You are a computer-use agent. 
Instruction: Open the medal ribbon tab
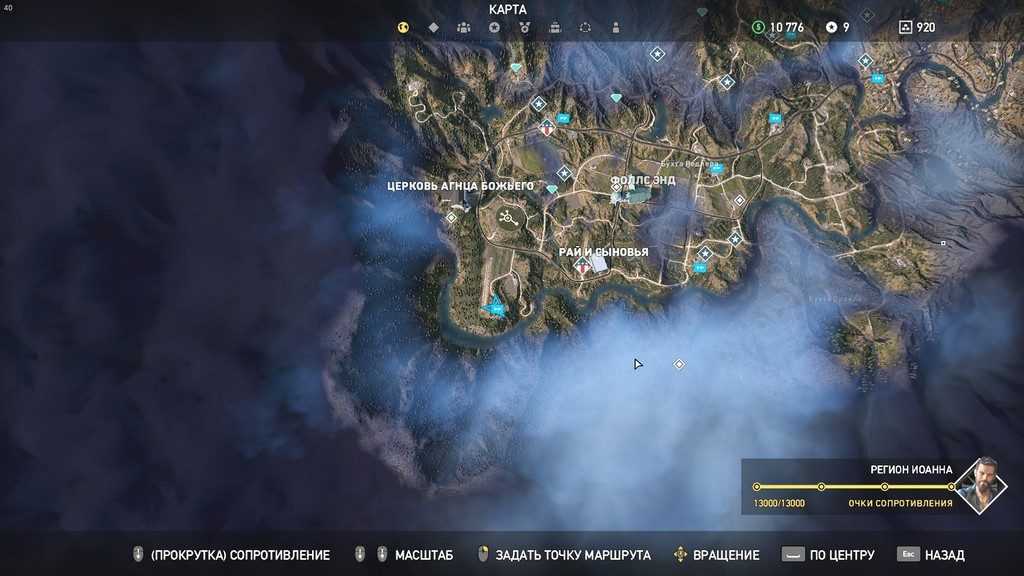coord(524,28)
